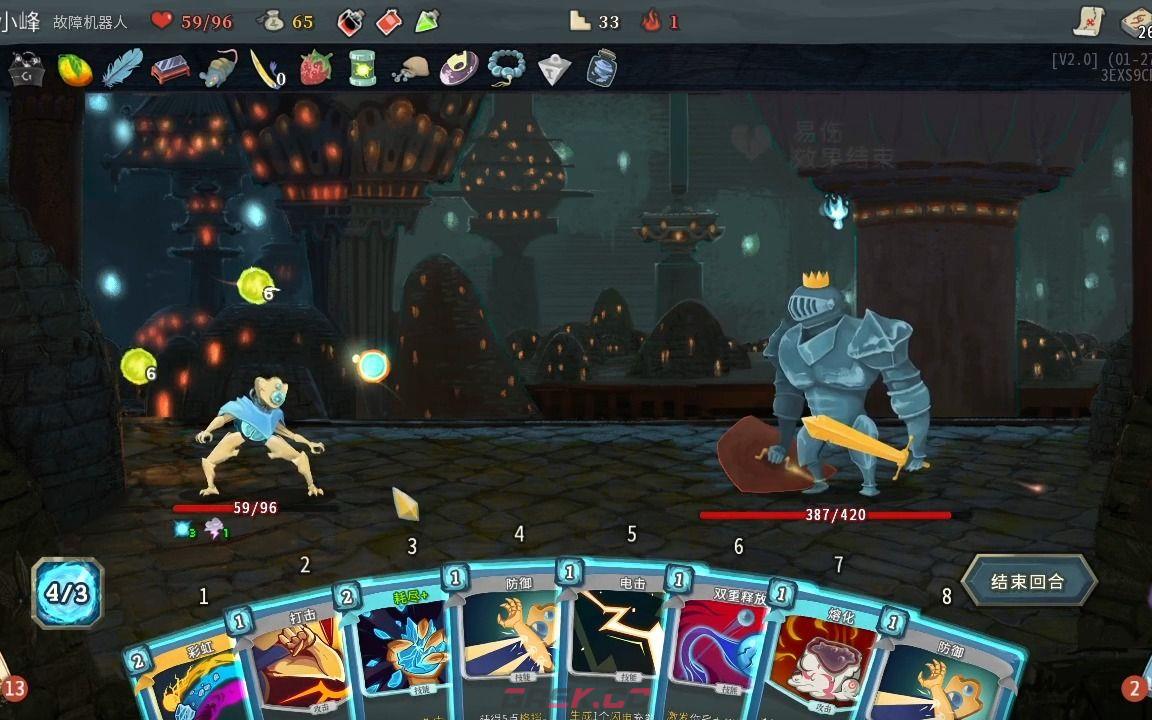Inspect the blue feather relic

(x=122, y=69)
